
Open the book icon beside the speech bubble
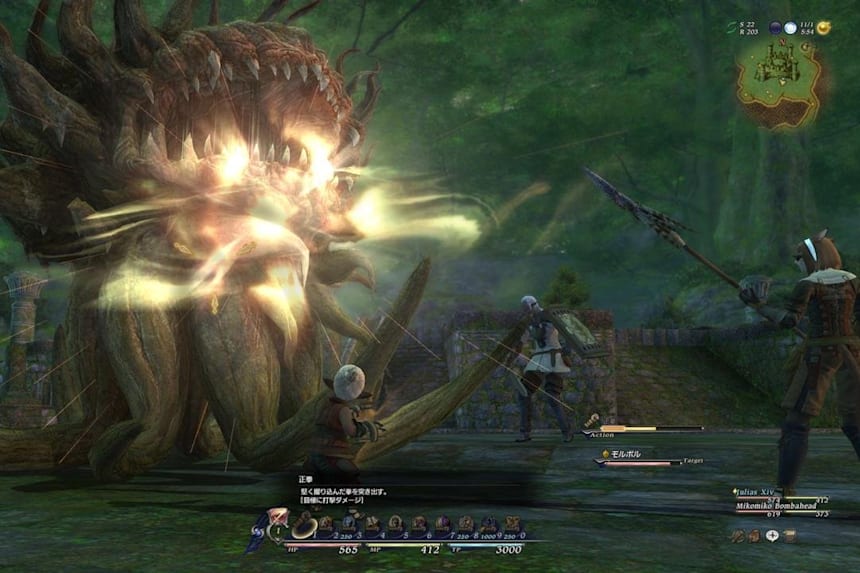(790, 536)
